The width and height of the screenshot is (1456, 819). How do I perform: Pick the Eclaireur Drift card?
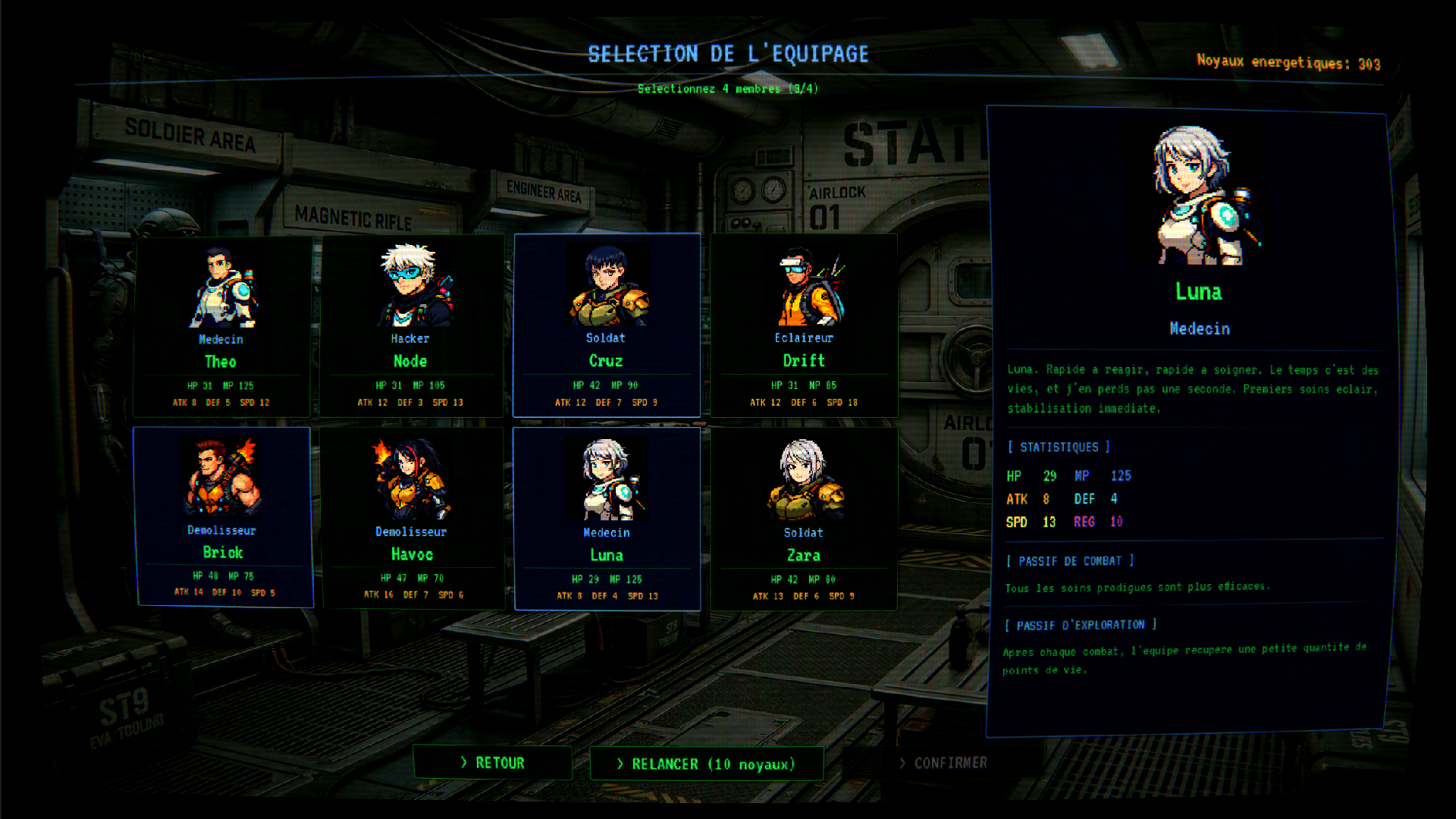tap(804, 326)
